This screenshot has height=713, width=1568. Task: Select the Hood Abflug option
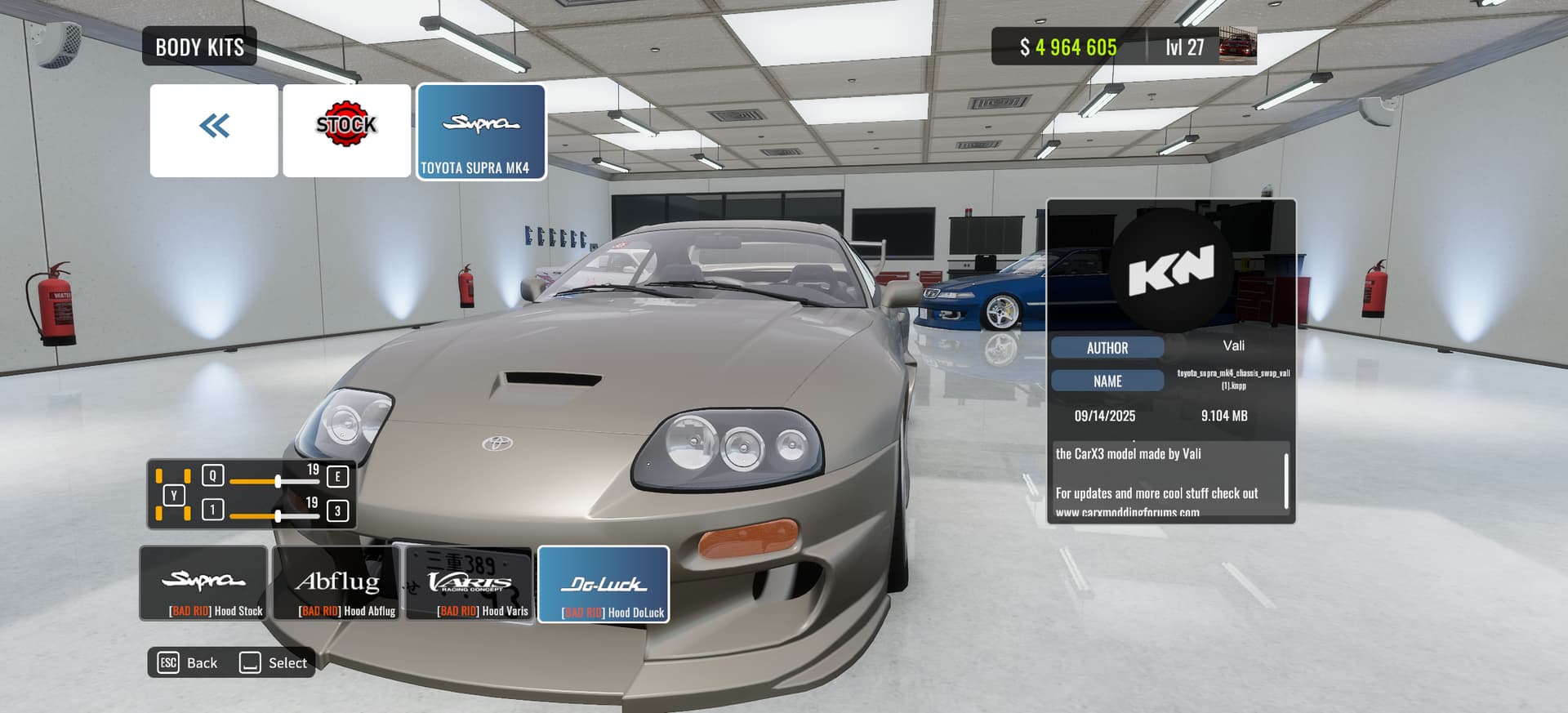[x=336, y=583]
